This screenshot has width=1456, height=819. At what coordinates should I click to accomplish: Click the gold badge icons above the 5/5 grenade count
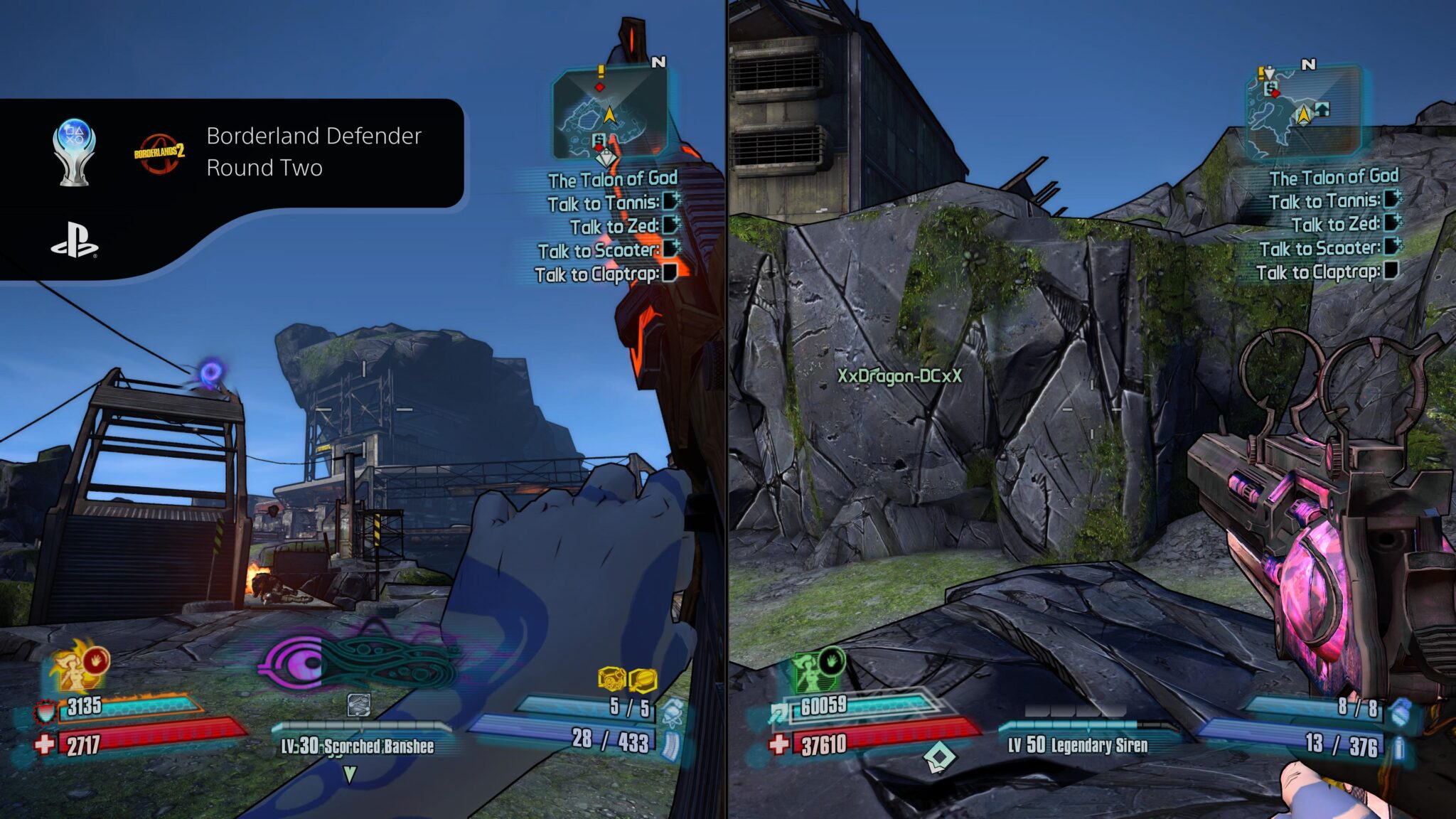coord(628,680)
